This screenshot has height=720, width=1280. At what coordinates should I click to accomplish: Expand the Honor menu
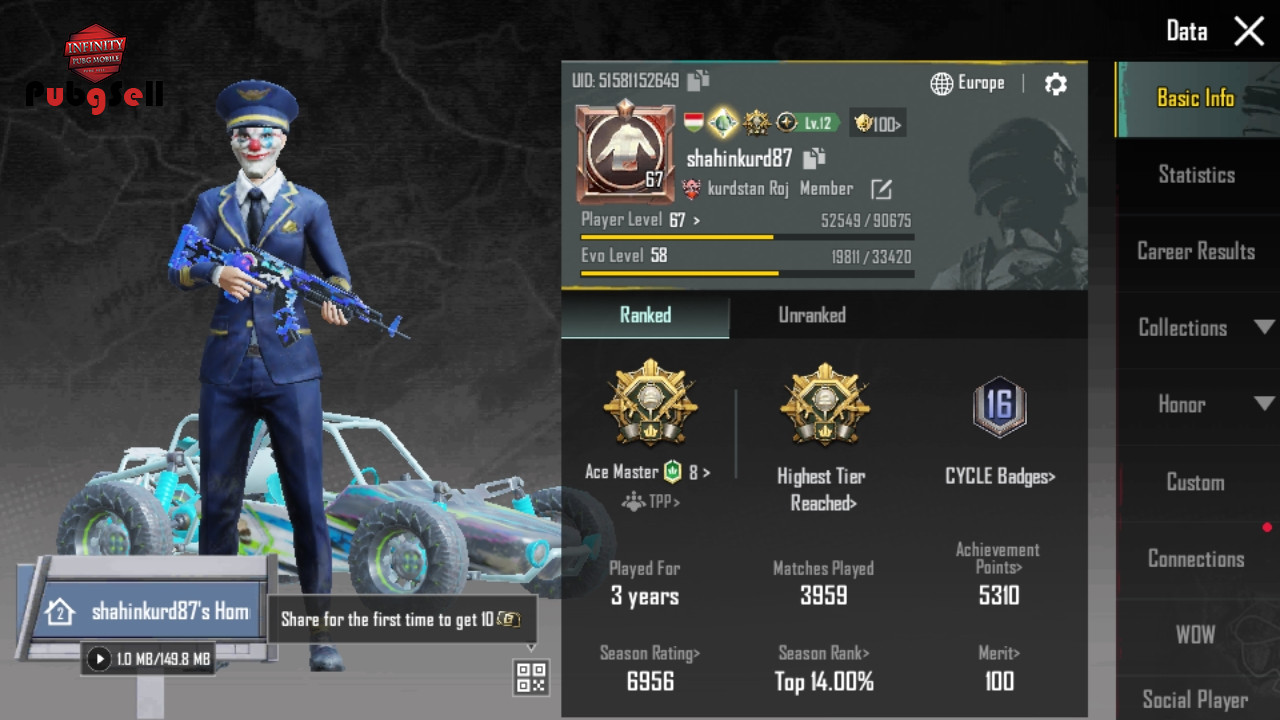coord(1196,404)
